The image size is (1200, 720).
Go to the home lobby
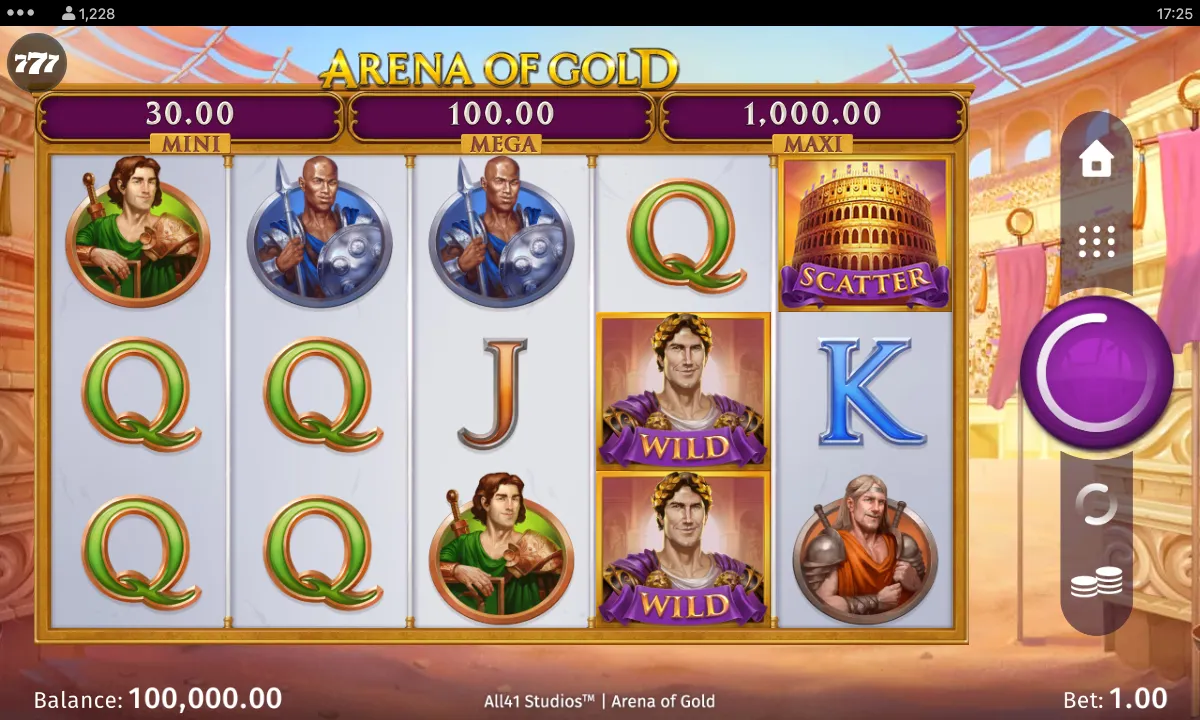1096,160
